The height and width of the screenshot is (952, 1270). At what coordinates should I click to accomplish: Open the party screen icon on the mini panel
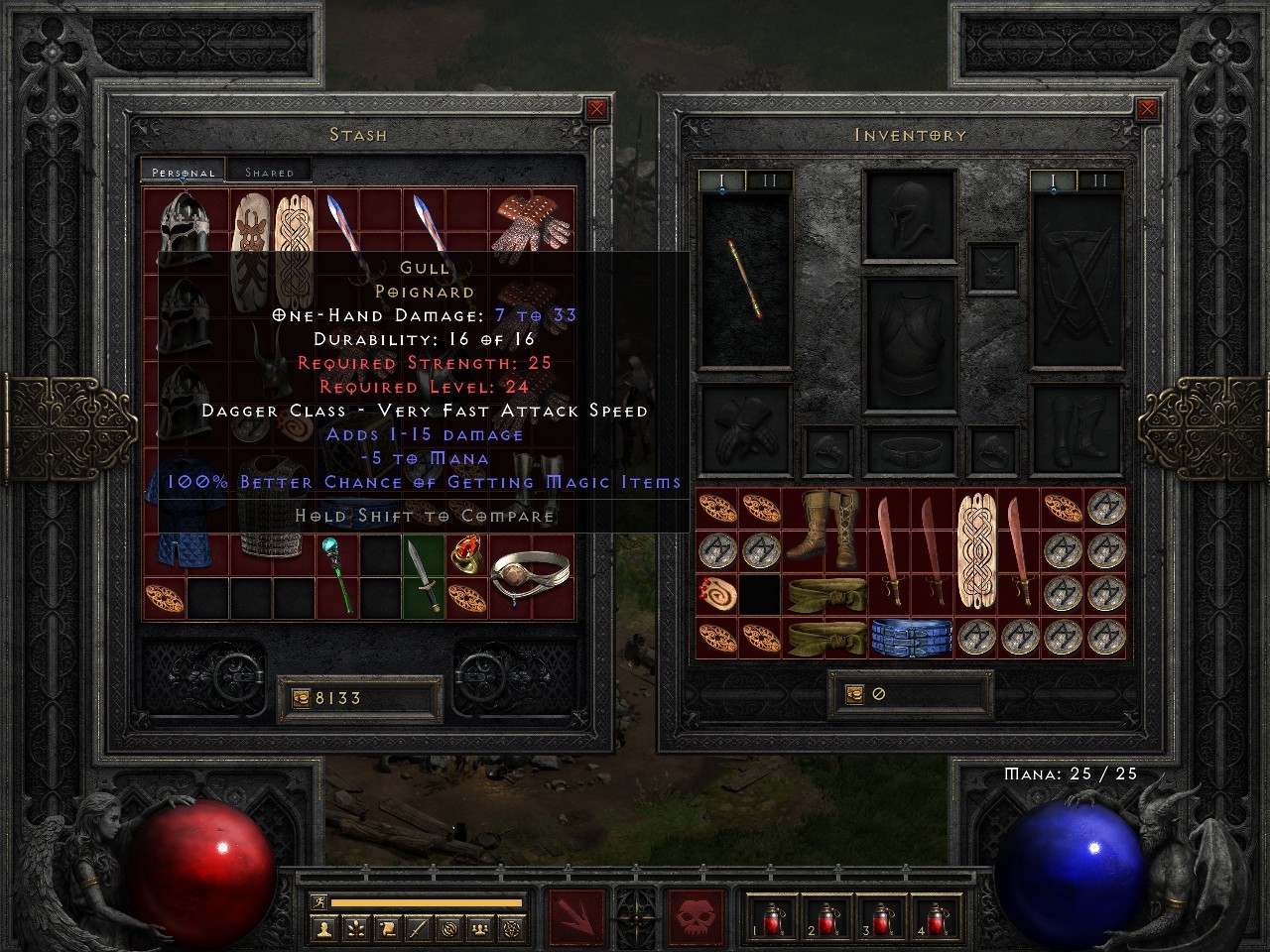[479, 929]
